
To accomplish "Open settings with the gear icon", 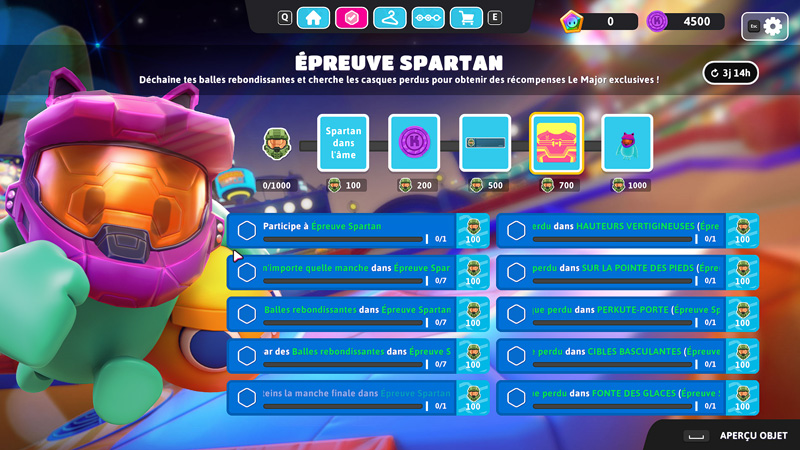I will pos(771,27).
